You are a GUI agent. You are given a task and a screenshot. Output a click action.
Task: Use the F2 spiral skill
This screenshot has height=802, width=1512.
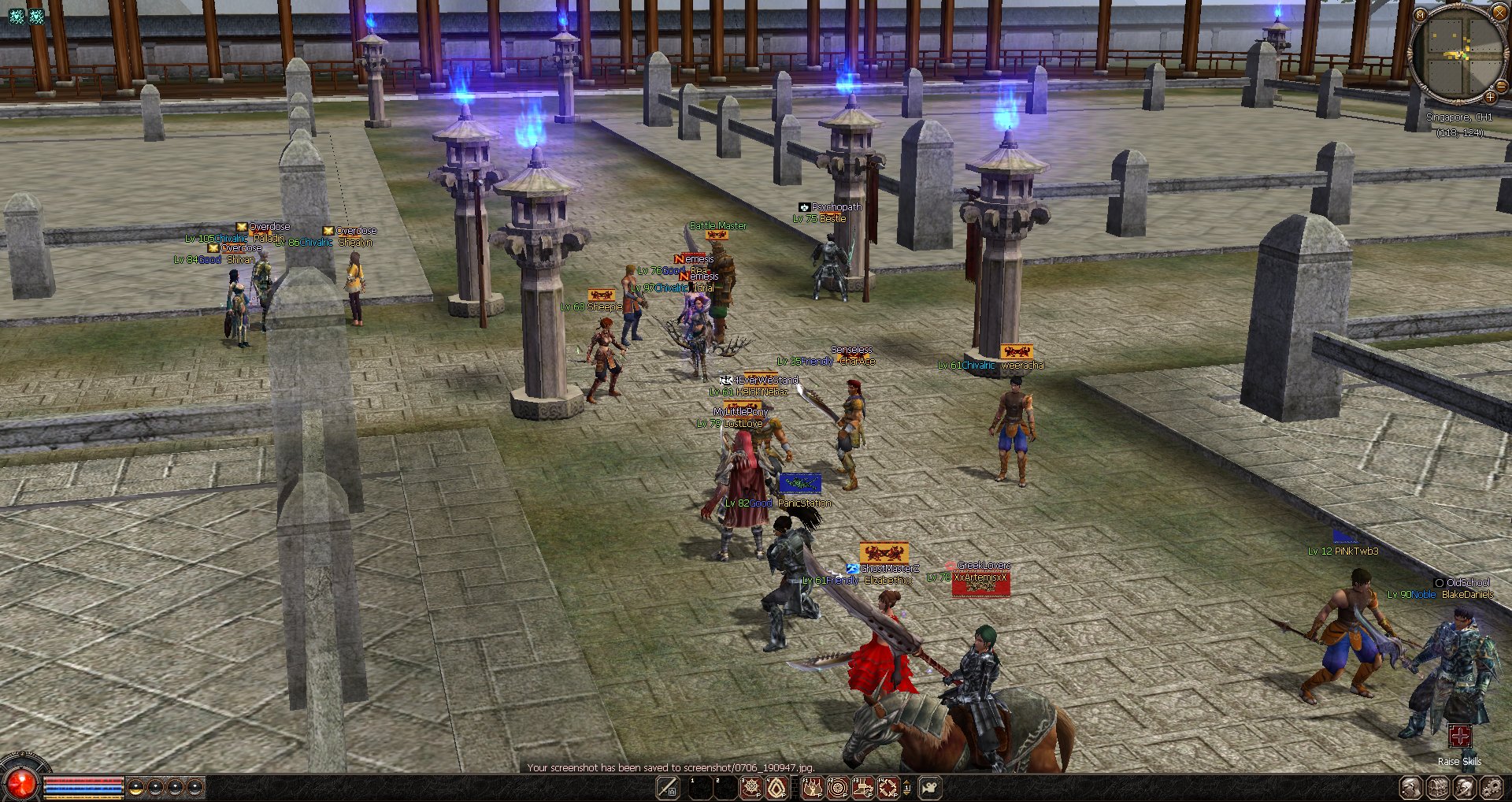(838, 787)
